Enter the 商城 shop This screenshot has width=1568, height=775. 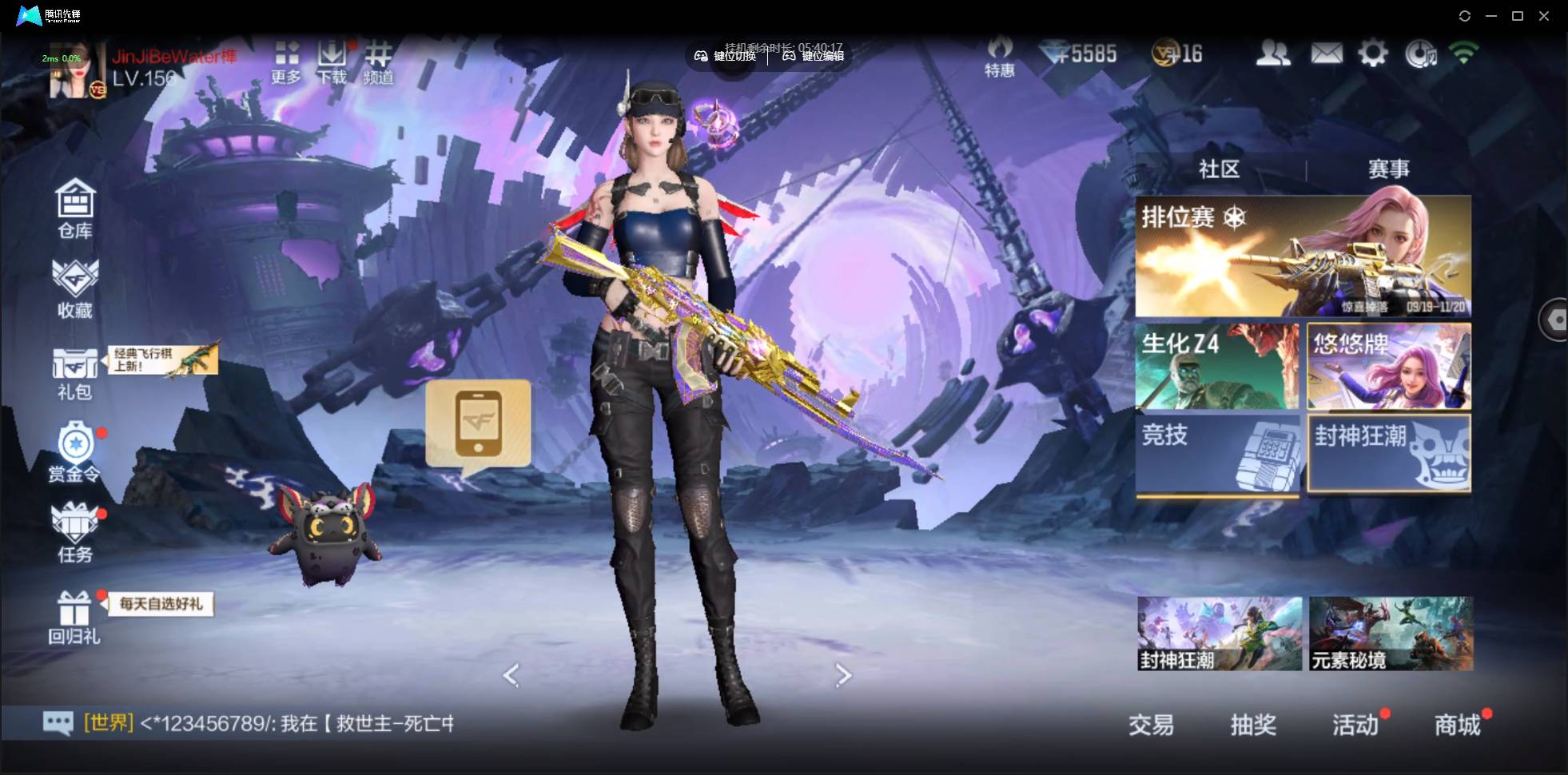pos(1457,725)
